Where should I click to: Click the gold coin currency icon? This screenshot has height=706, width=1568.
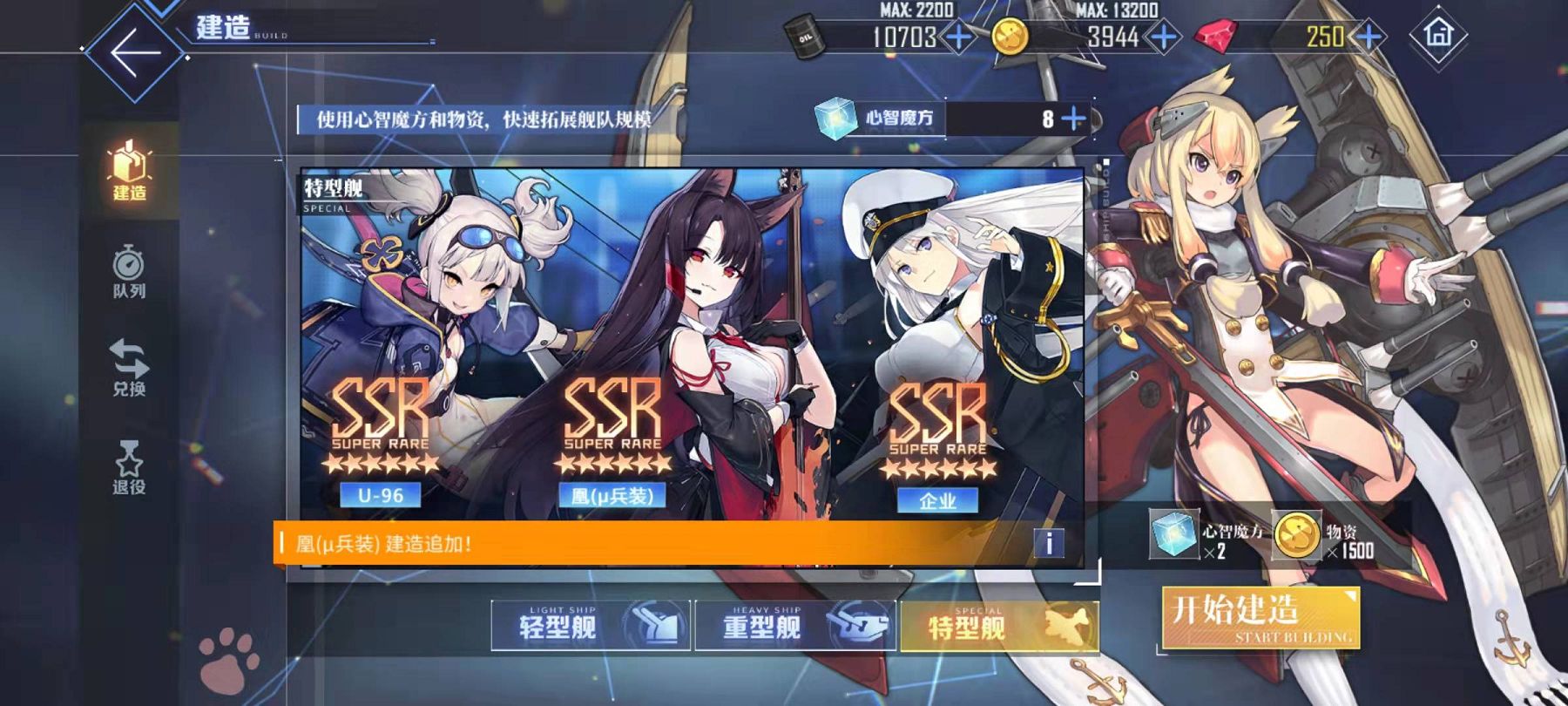1010,37
